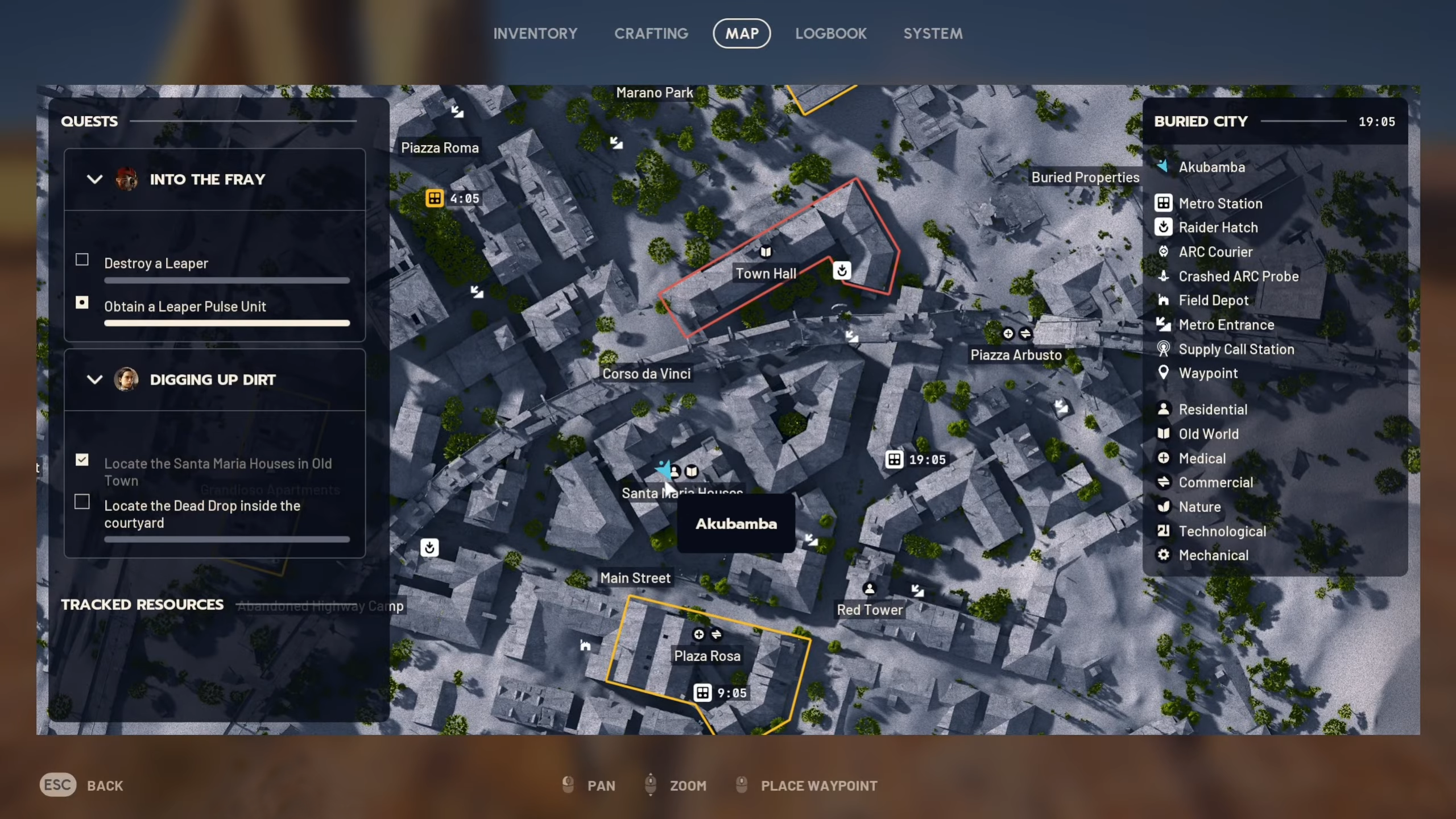
Task: Select the ARC Courier legend icon
Action: pyautogui.click(x=1164, y=251)
